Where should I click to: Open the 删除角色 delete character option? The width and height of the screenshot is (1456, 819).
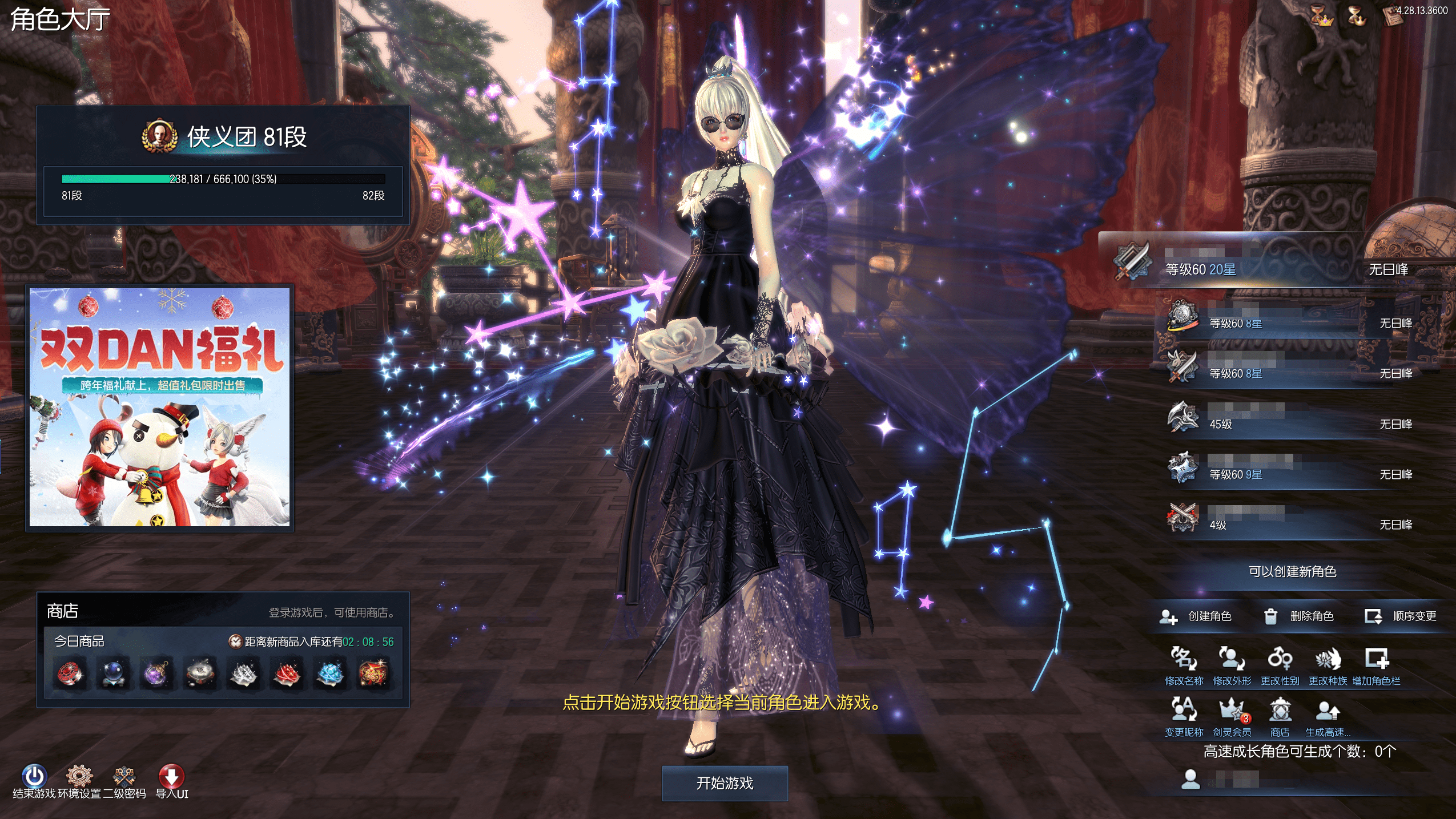click(x=1298, y=616)
